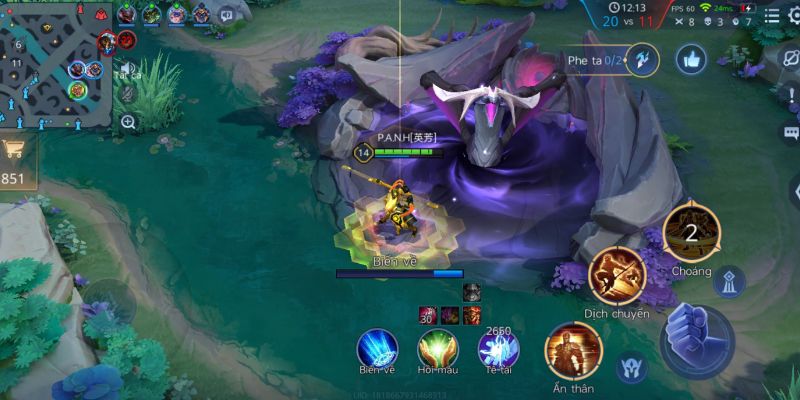Toggle the speaker voice chat icon
This screenshot has width=800, height=400.
coord(127,68)
